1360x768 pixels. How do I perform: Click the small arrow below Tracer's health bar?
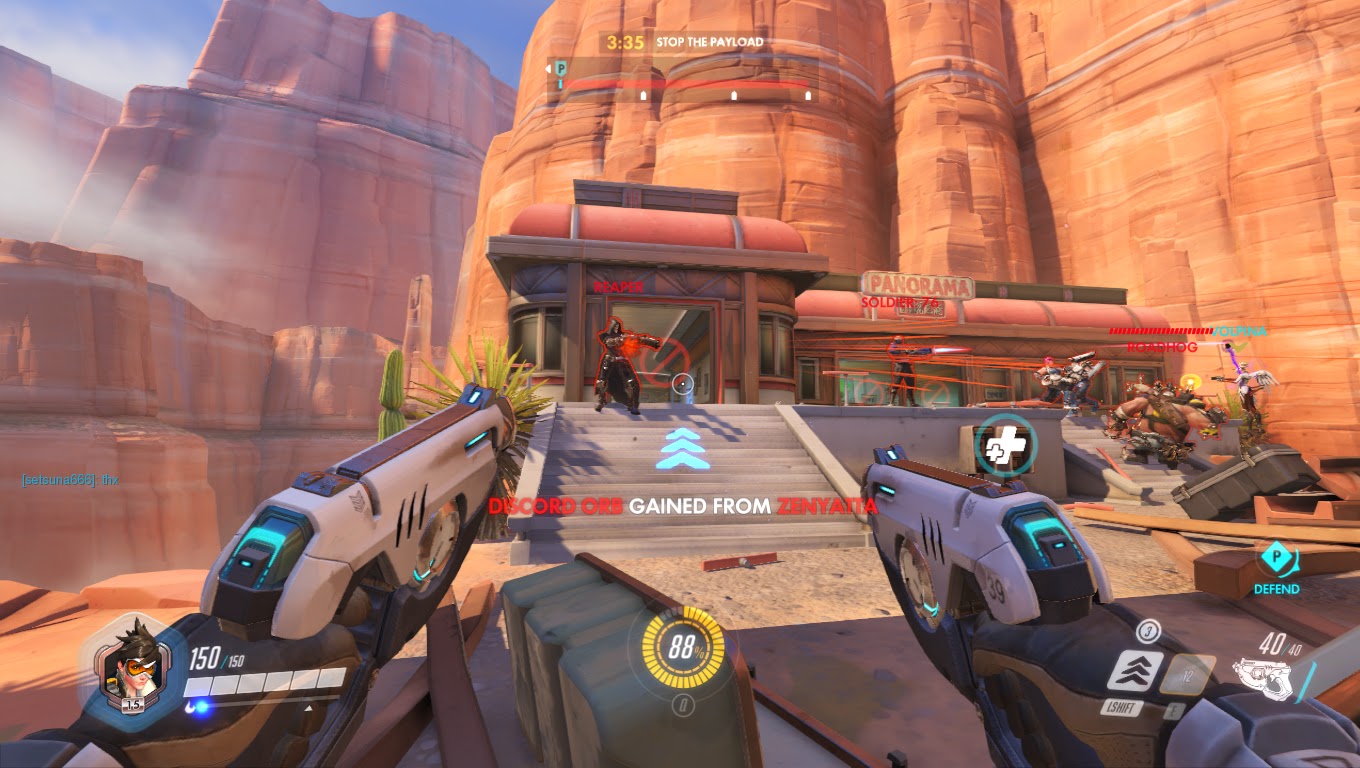tap(308, 707)
